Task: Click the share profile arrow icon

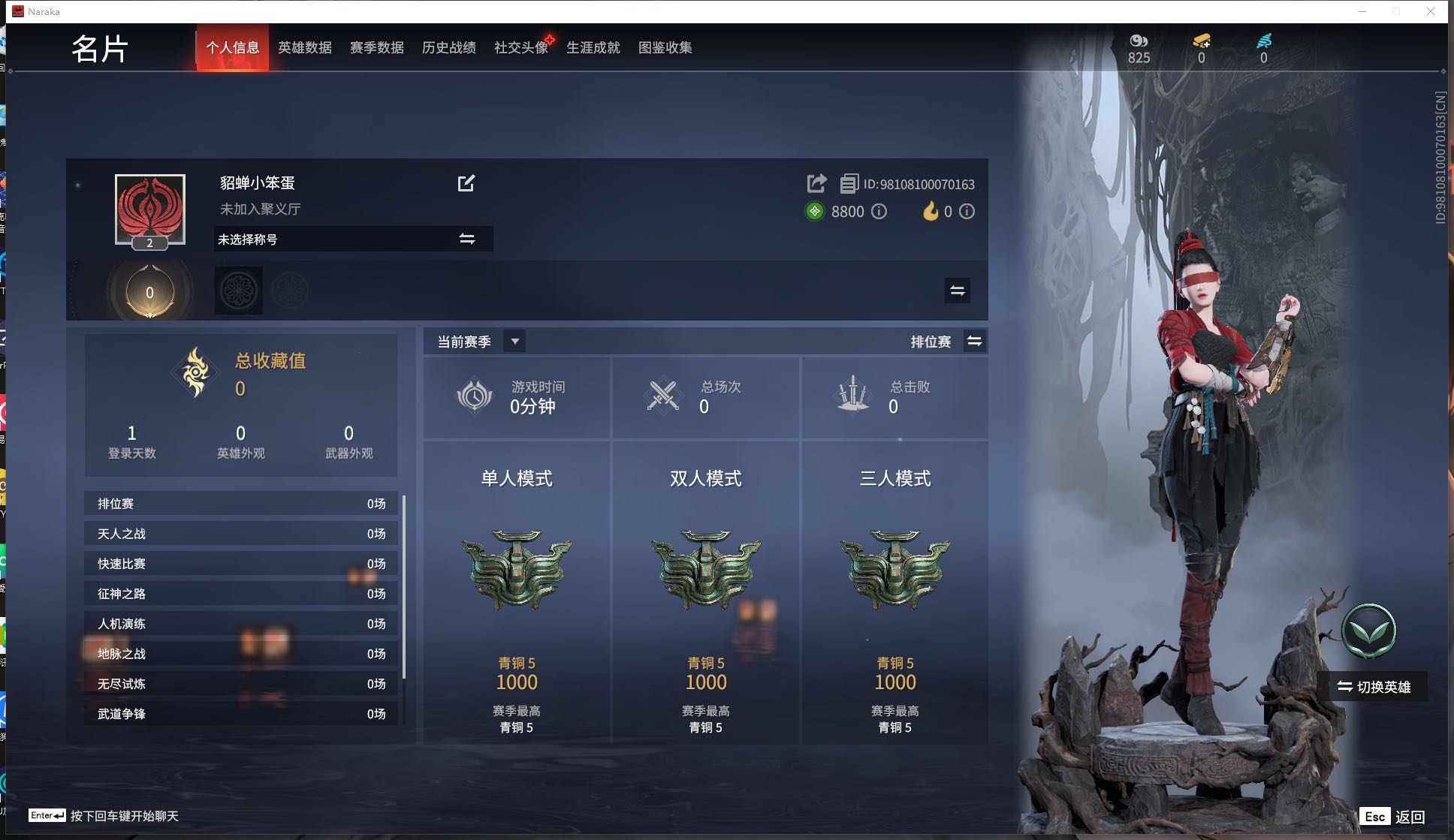Action: 816,183
